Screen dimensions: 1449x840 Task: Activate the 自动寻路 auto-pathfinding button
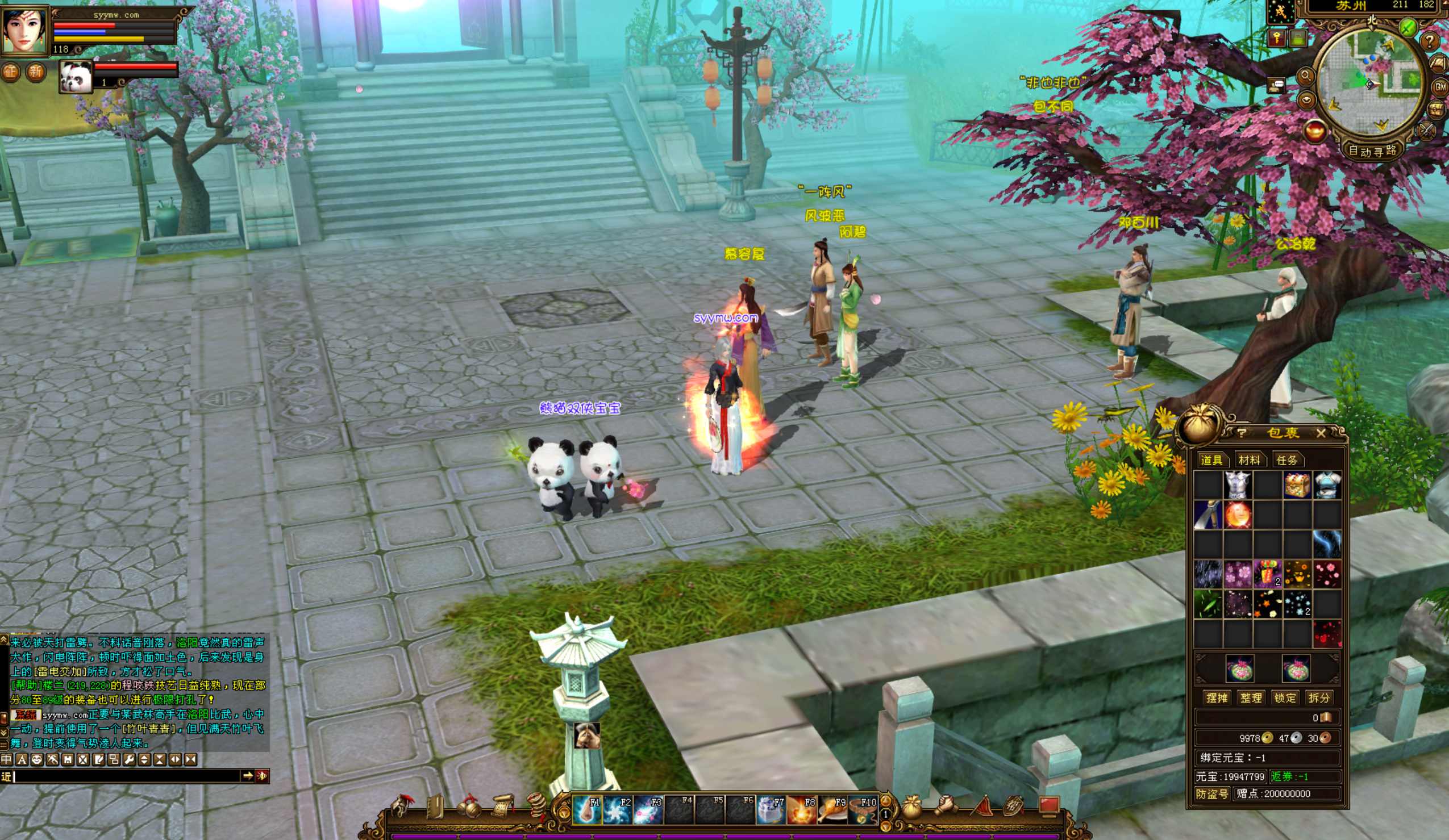pyautogui.click(x=1372, y=151)
